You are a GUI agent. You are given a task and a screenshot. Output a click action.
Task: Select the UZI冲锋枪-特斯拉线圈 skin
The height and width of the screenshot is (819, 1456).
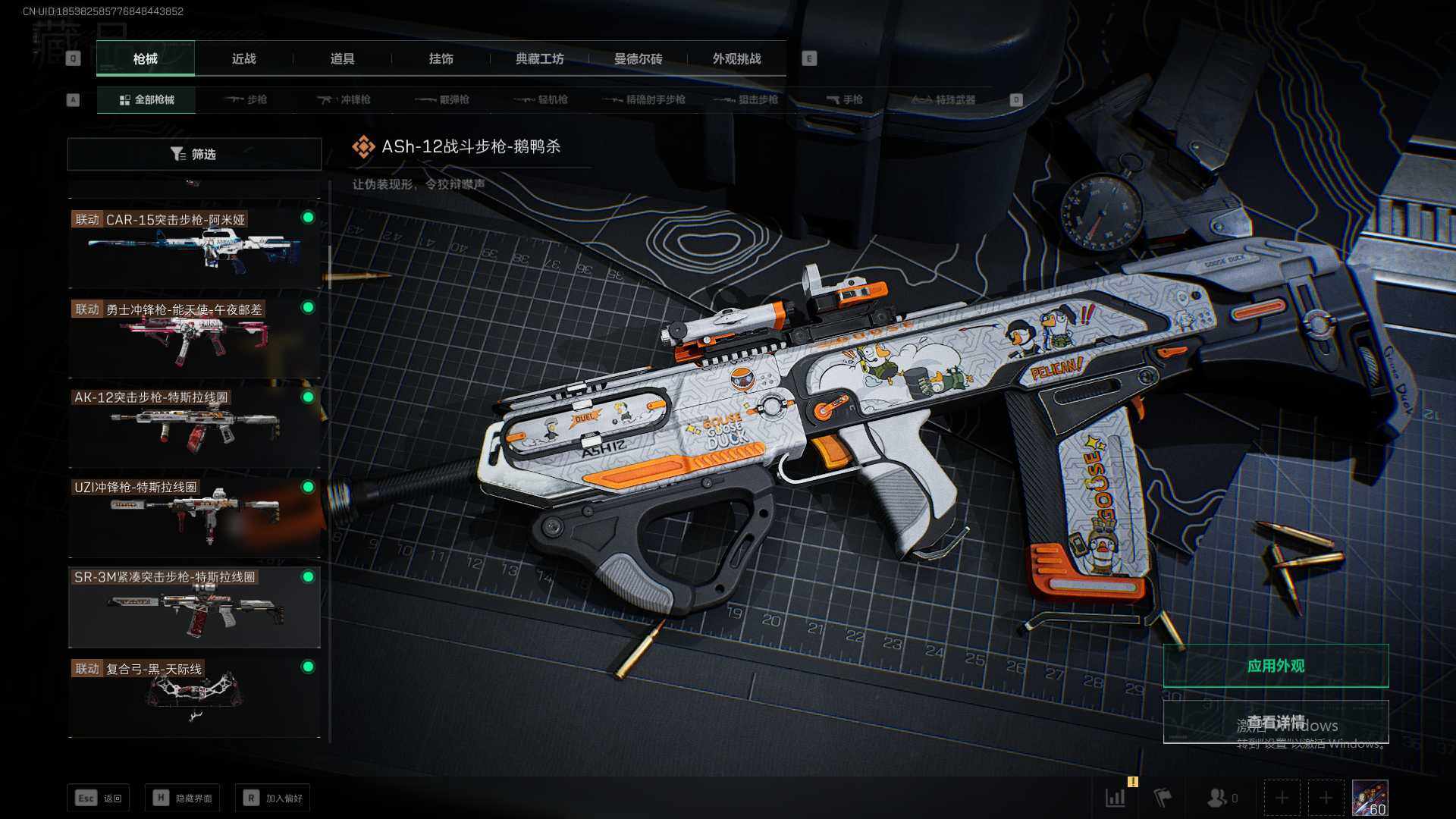[x=194, y=516]
